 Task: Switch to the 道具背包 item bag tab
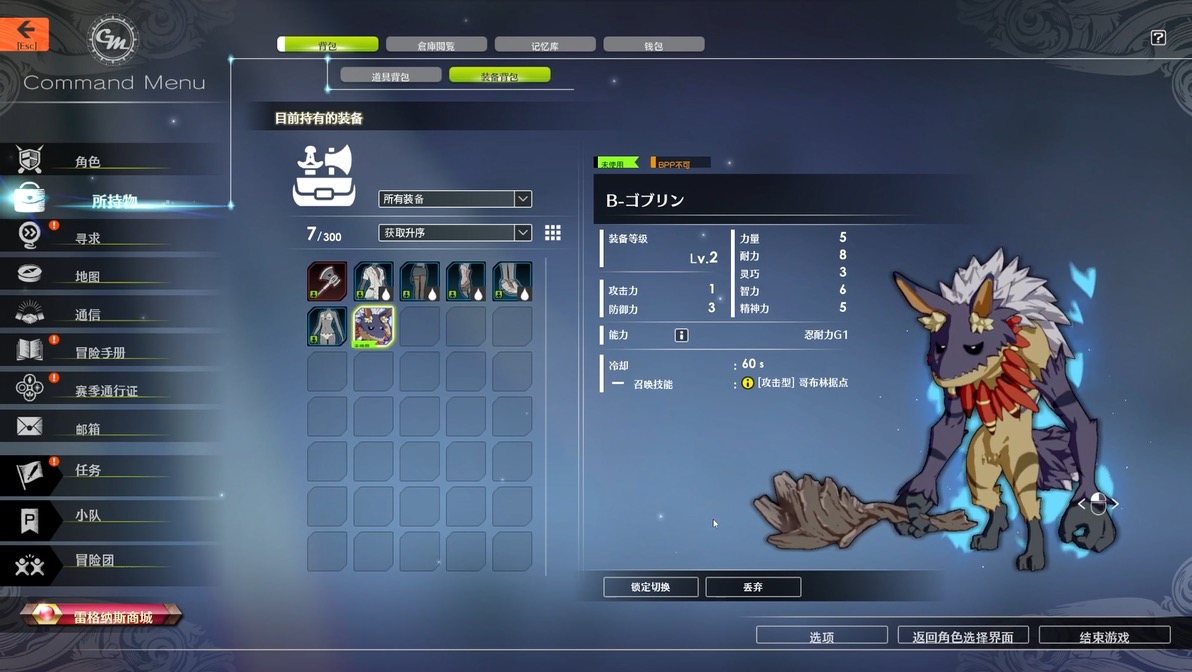390,75
